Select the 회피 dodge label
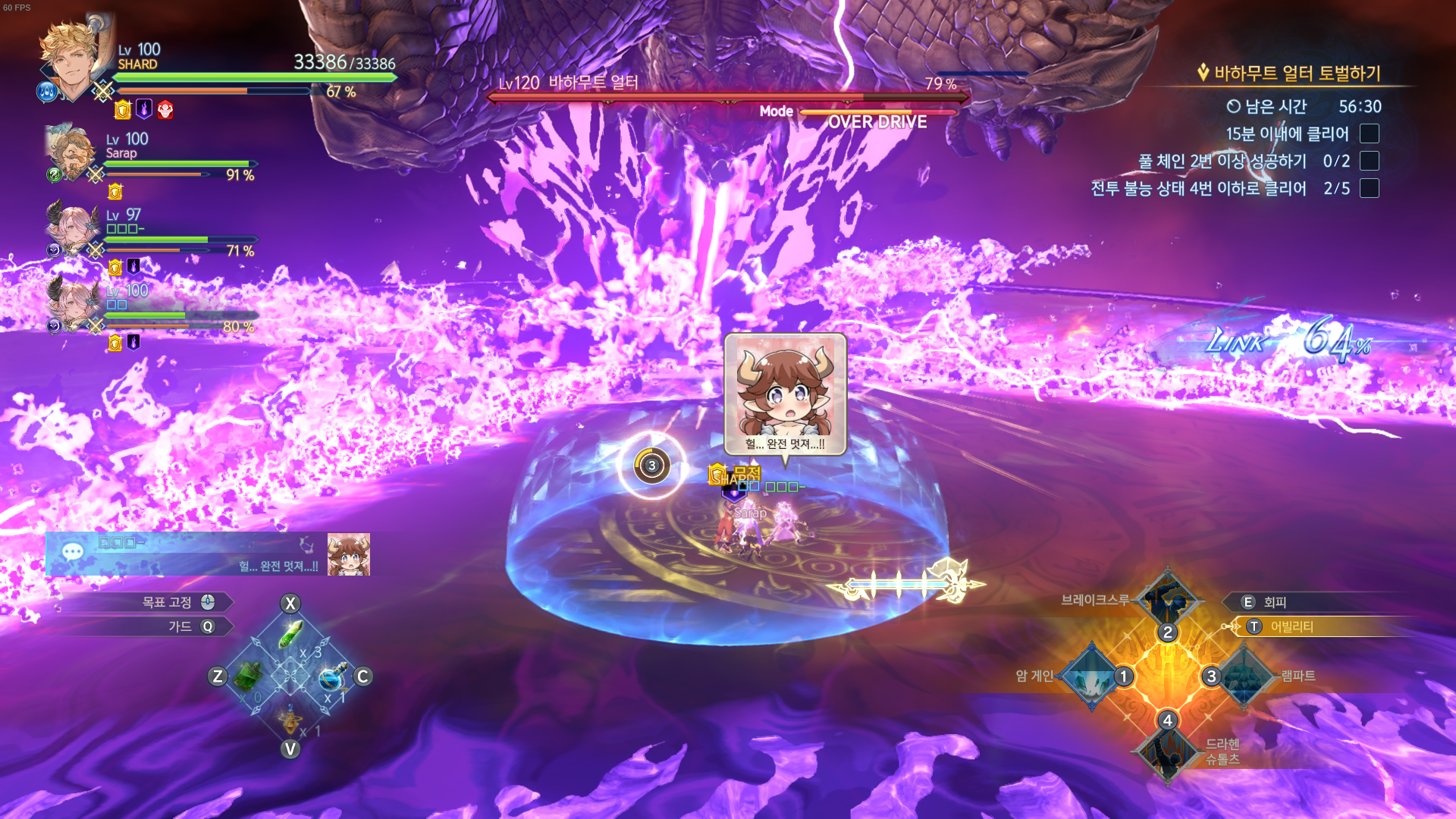Screen dimensions: 1456x819 1275,602
